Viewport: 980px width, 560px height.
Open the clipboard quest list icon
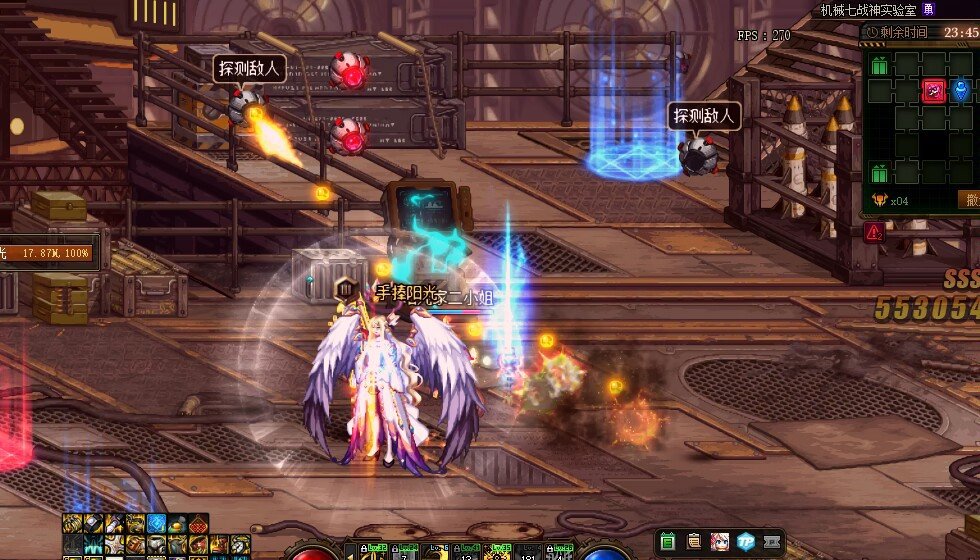693,541
